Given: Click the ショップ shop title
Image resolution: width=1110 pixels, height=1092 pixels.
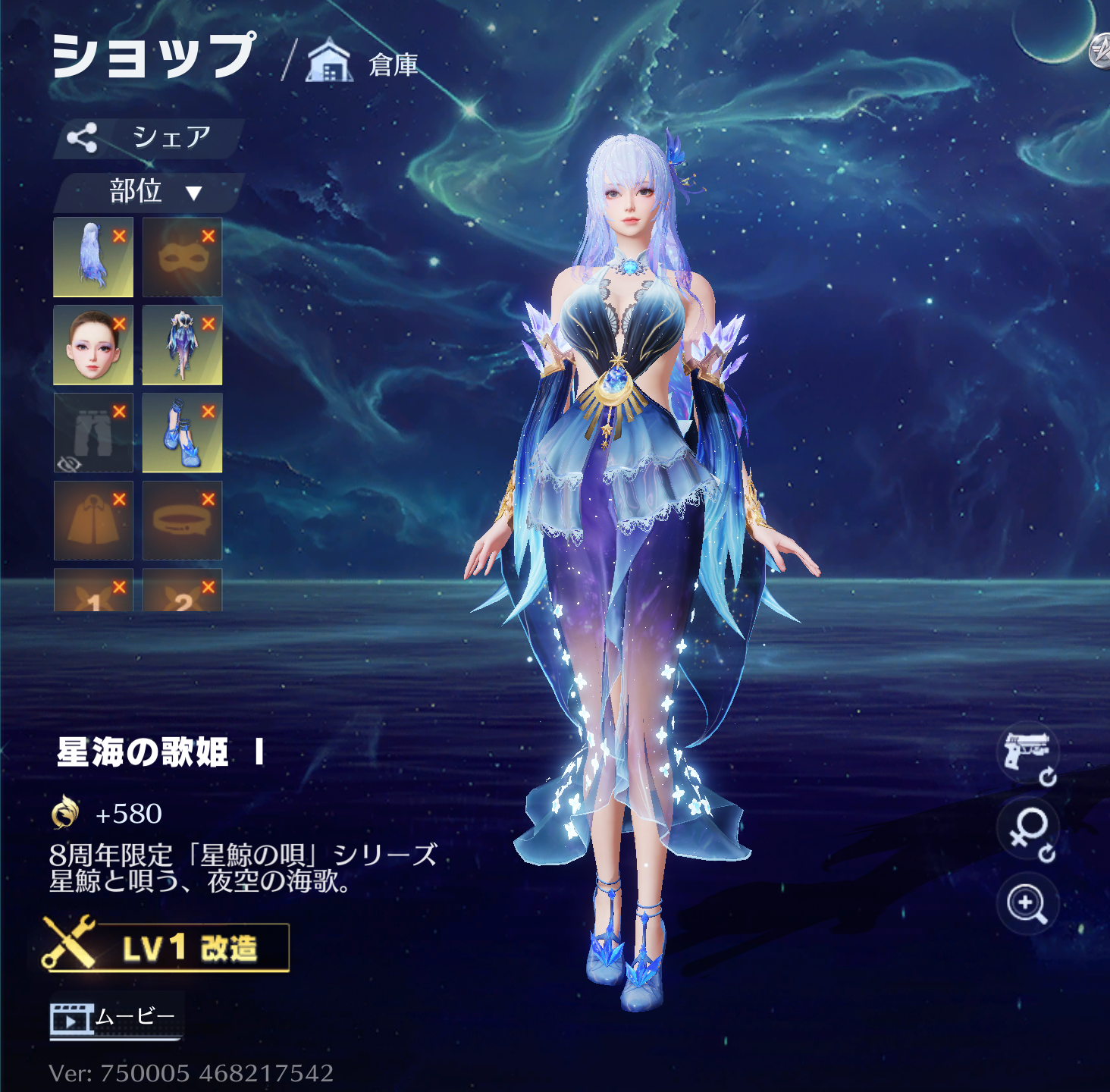Looking at the screenshot, I should pyautogui.click(x=153, y=56).
